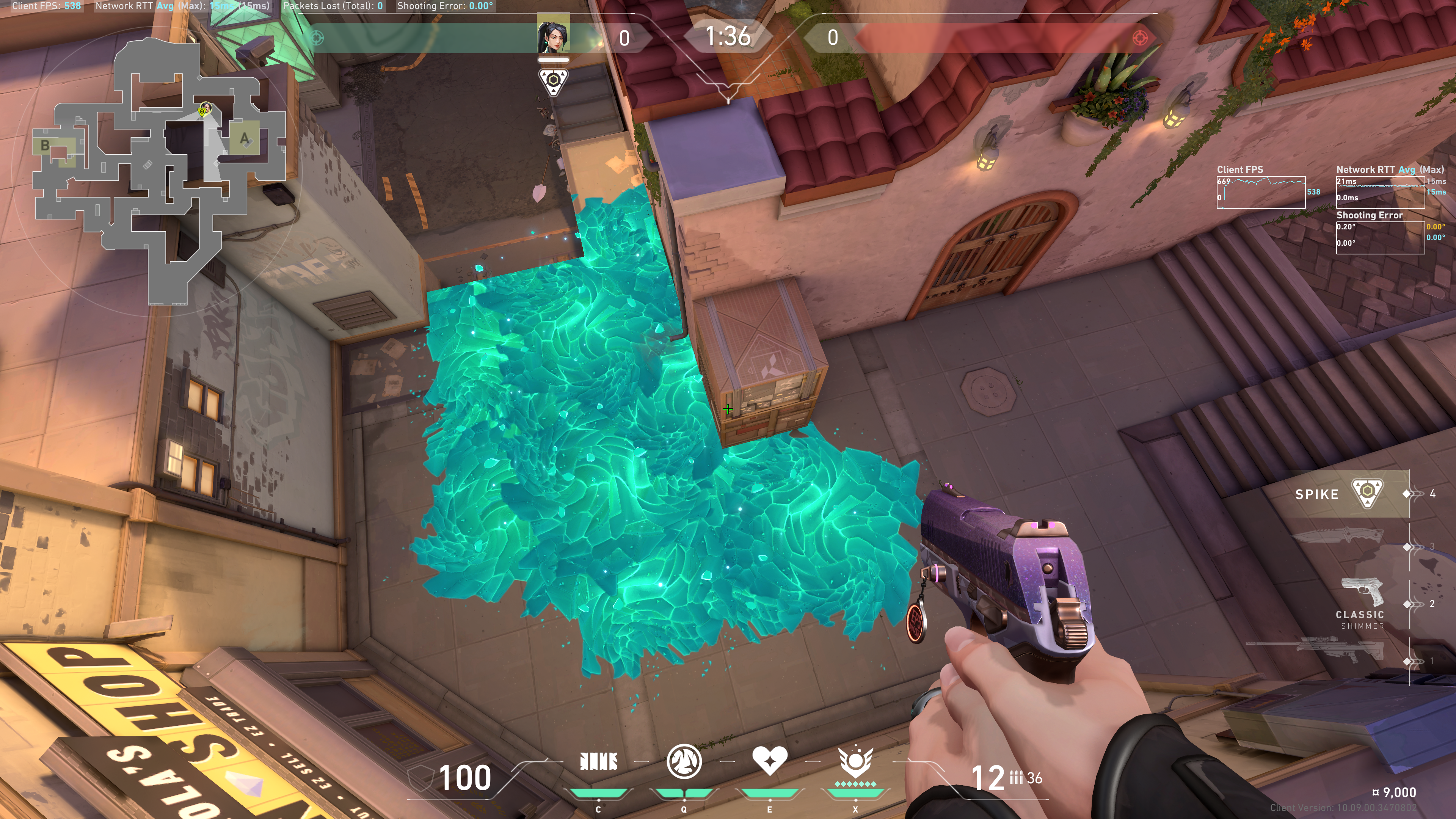Activate Sage's Slow Orb ability icon
The height and width of the screenshot is (819, 1456).
tap(684, 761)
